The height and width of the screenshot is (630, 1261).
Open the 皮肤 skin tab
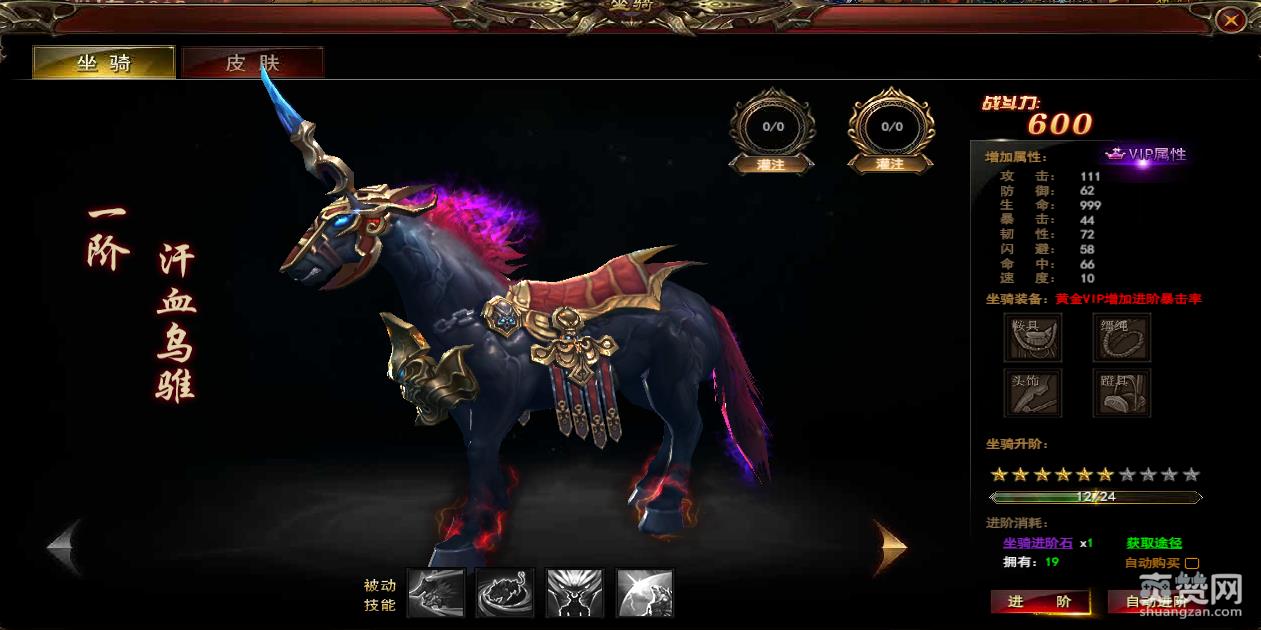pyautogui.click(x=252, y=63)
